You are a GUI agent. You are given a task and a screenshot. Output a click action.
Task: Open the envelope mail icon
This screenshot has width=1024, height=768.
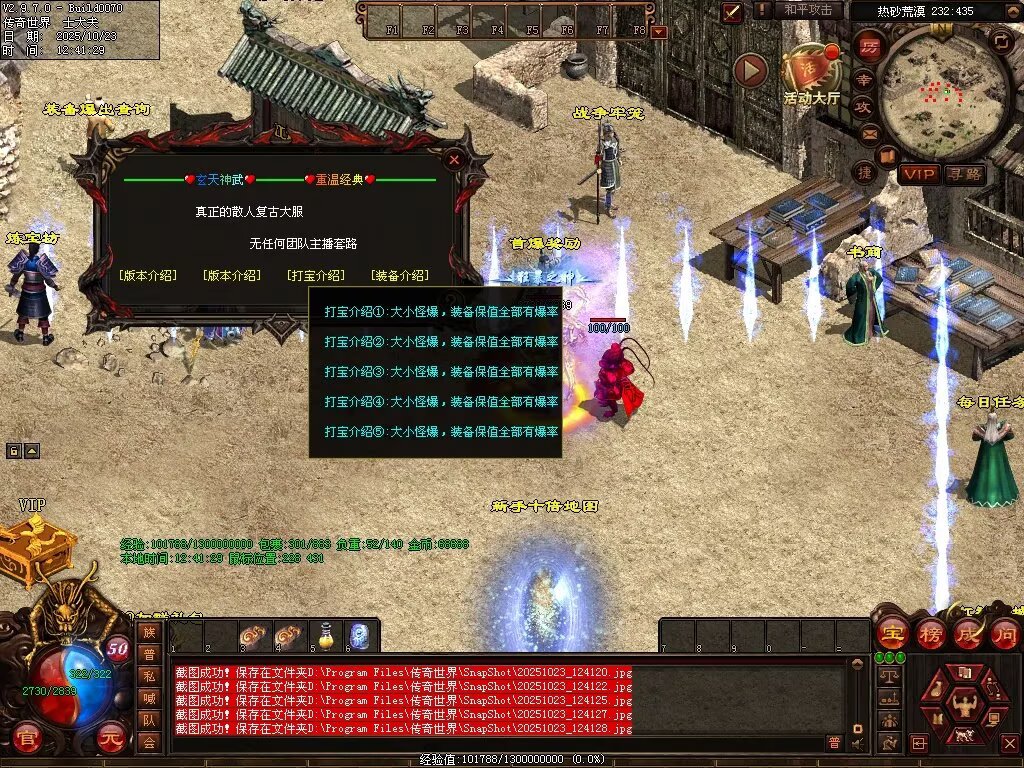(x=867, y=134)
